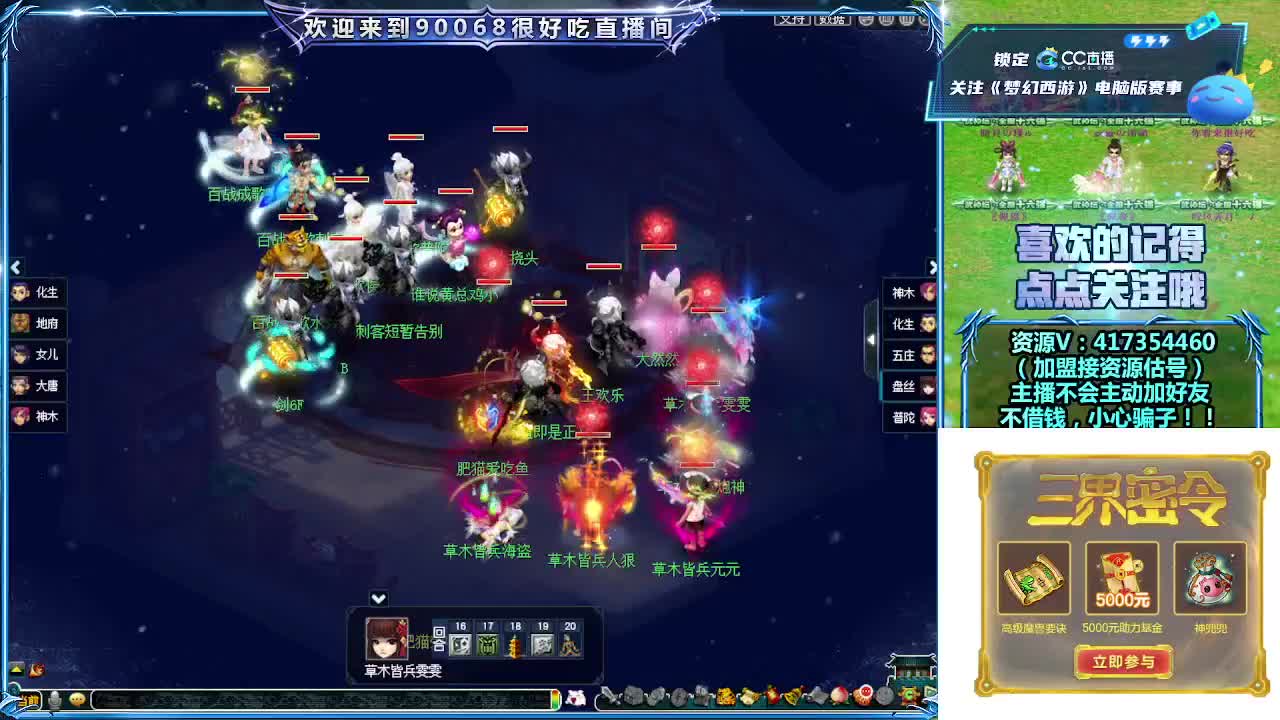Open the 数据 menu at the top
The image size is (1280, 720).
tap(832, 20)
